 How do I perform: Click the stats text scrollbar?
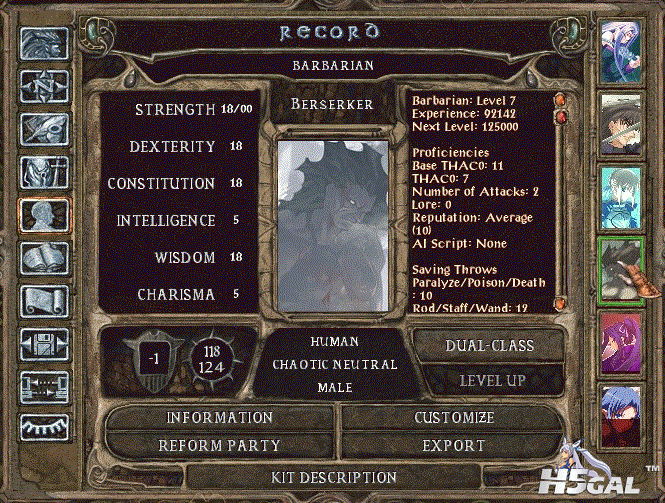click(562, 200)
